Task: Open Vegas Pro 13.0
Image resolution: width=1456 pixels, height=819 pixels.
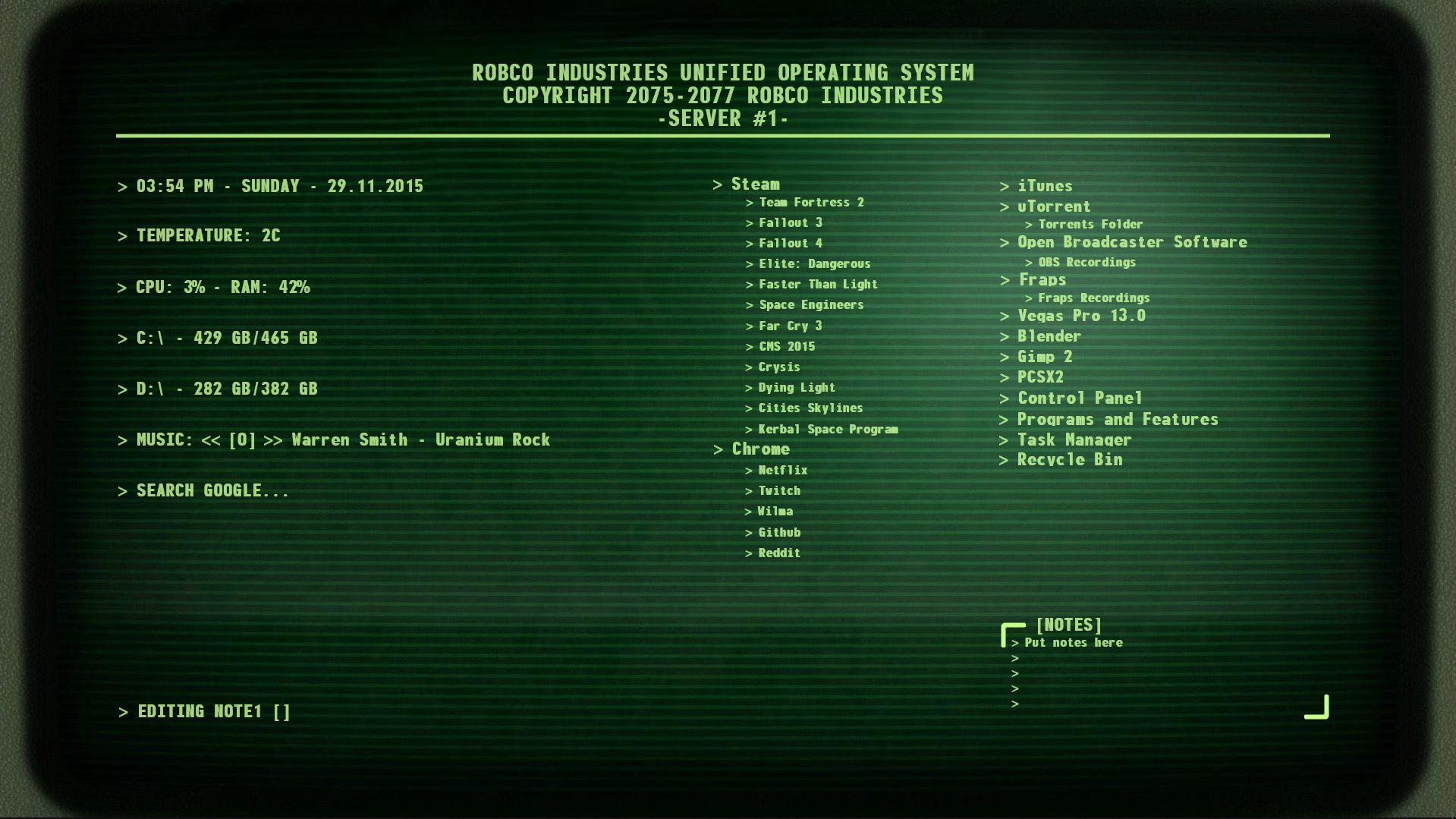Action: (1082, 316)
